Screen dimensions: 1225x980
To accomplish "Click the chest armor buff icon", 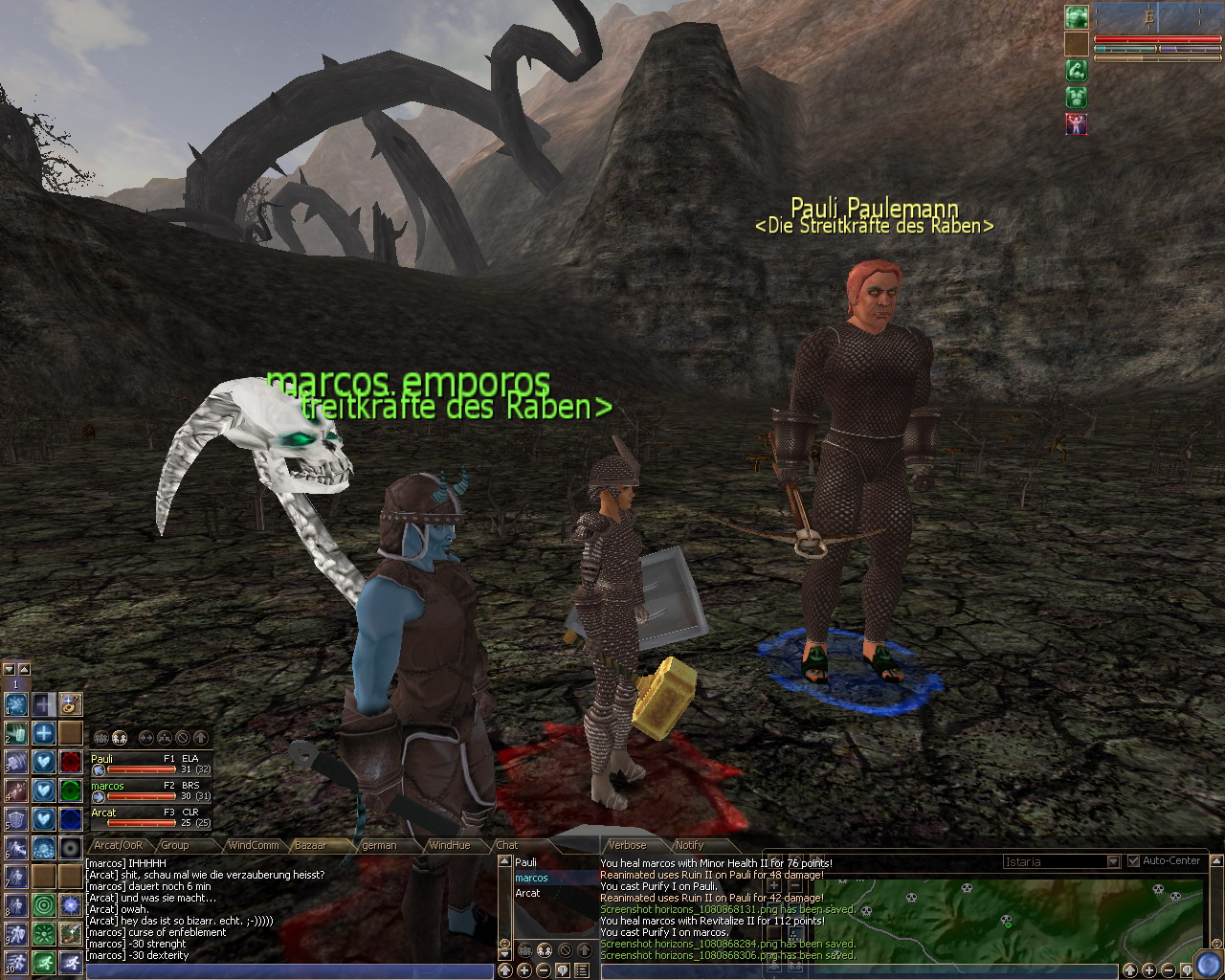I will 1077,97.
